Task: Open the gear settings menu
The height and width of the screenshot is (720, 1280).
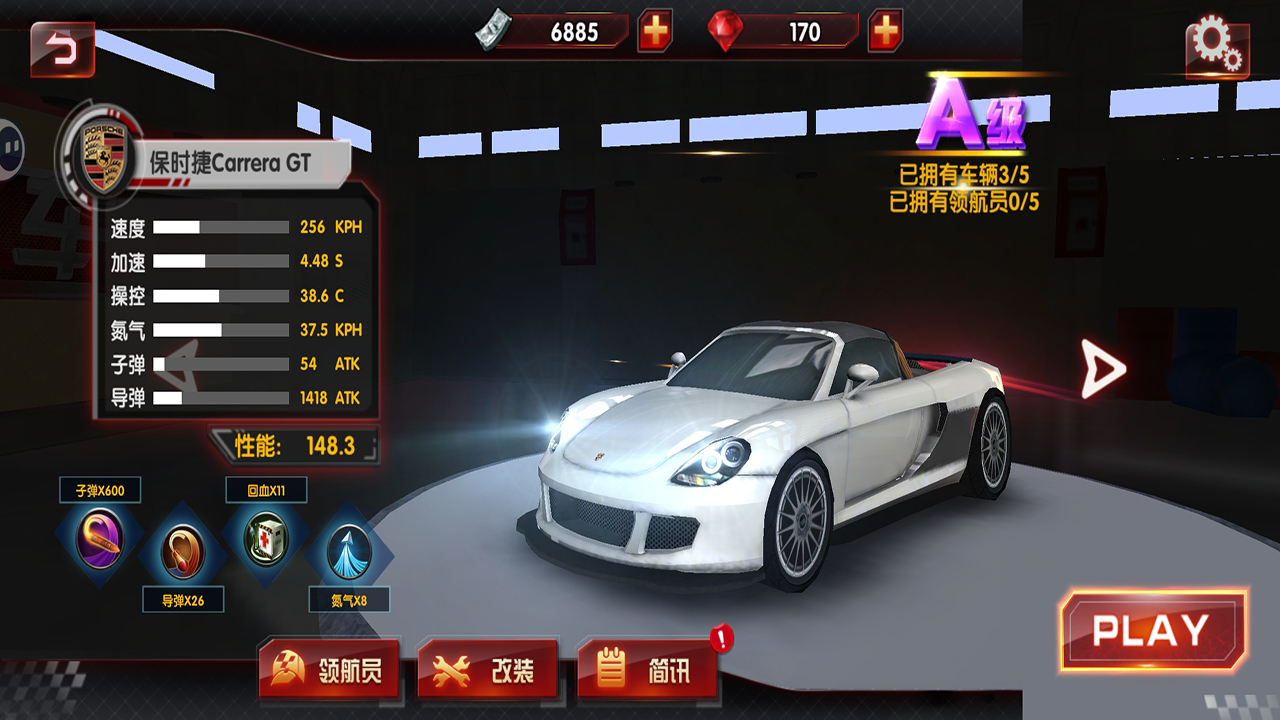Action: 1216,47
